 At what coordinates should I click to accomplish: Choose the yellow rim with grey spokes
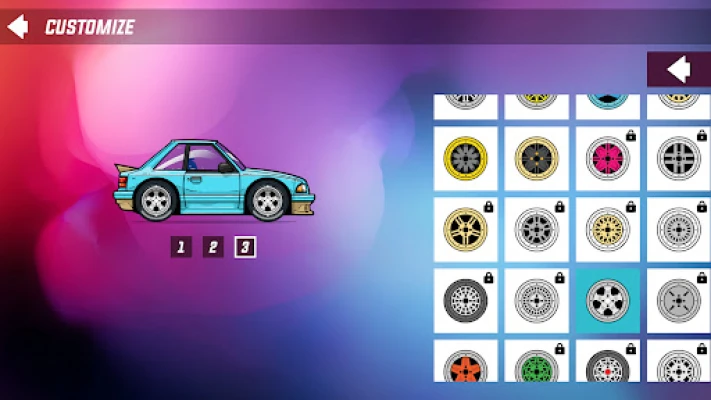tap(466, 158)
